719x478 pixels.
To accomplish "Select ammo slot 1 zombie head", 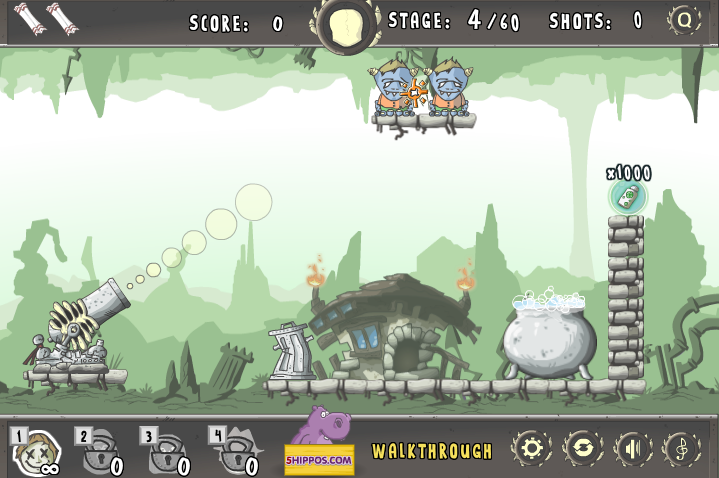I will [34, 452].
